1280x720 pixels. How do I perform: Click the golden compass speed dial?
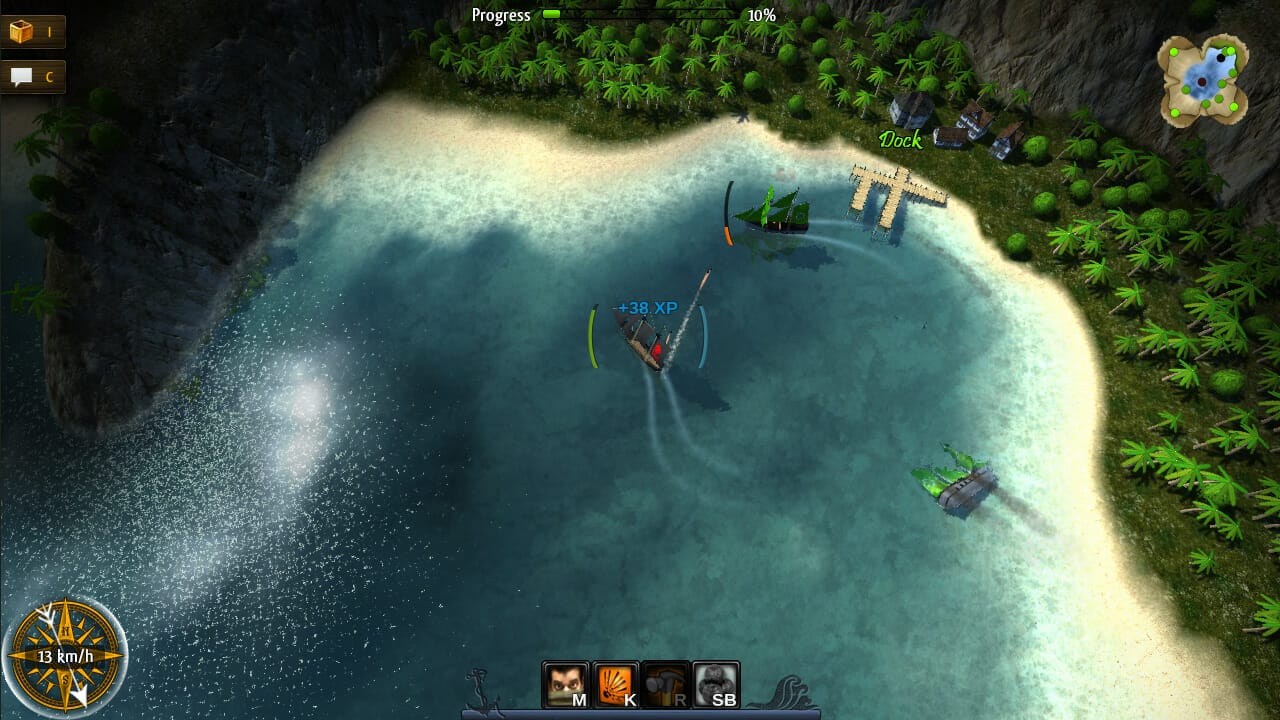click(64, 658)
